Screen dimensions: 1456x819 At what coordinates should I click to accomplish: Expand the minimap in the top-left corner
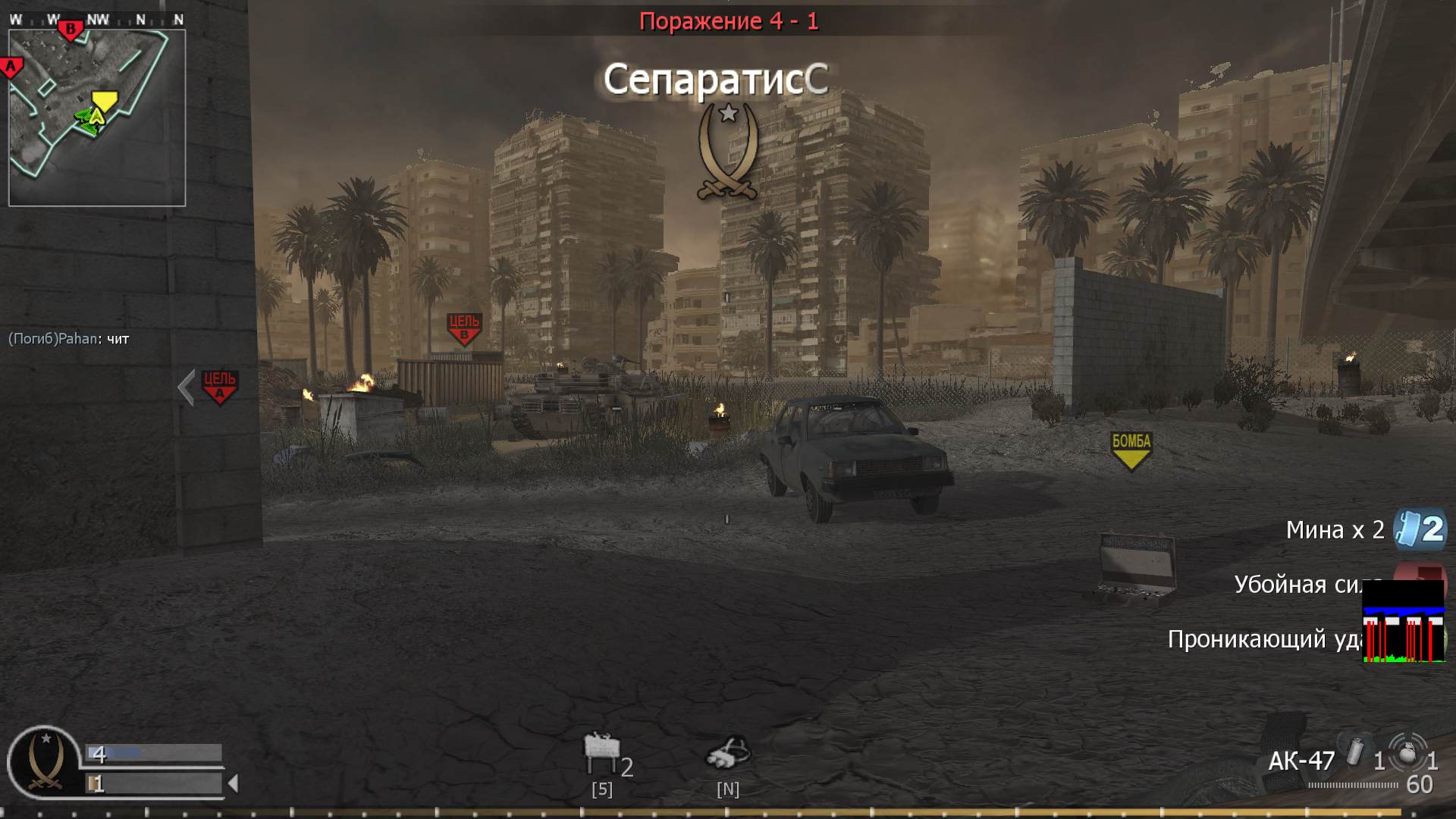(x=97, y=115)
